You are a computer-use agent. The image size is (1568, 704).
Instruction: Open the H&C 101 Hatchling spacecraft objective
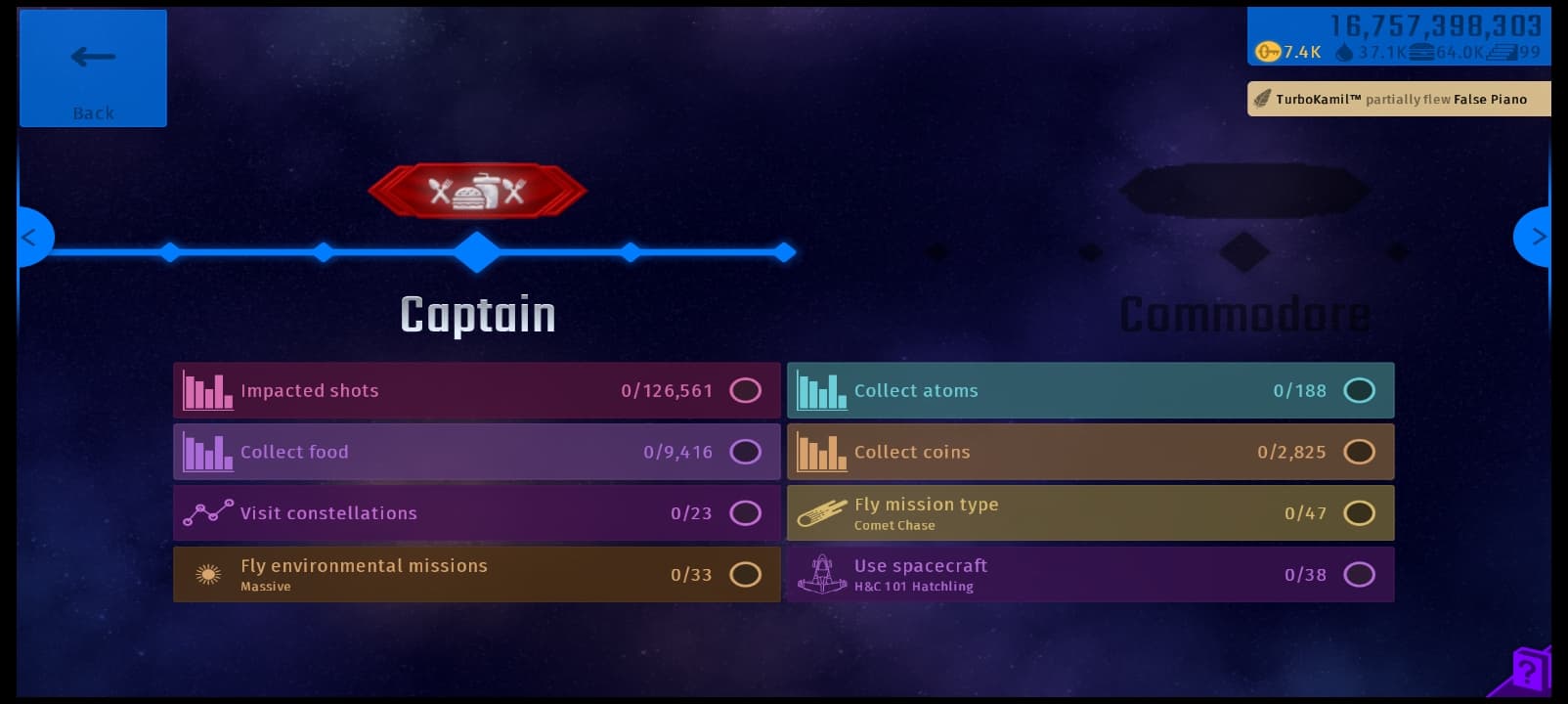pos(1090,575)
